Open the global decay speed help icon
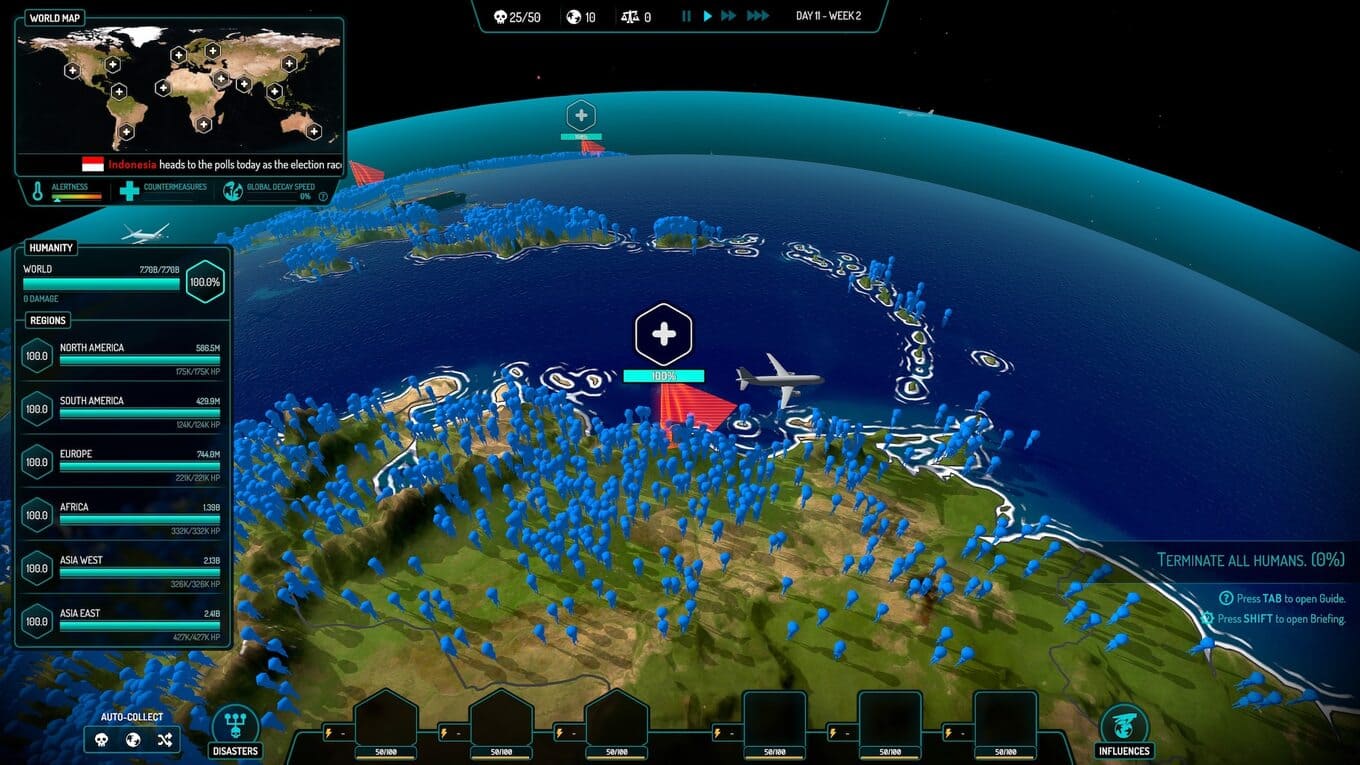Screen dimensions: 1360x765 (323, 196)
